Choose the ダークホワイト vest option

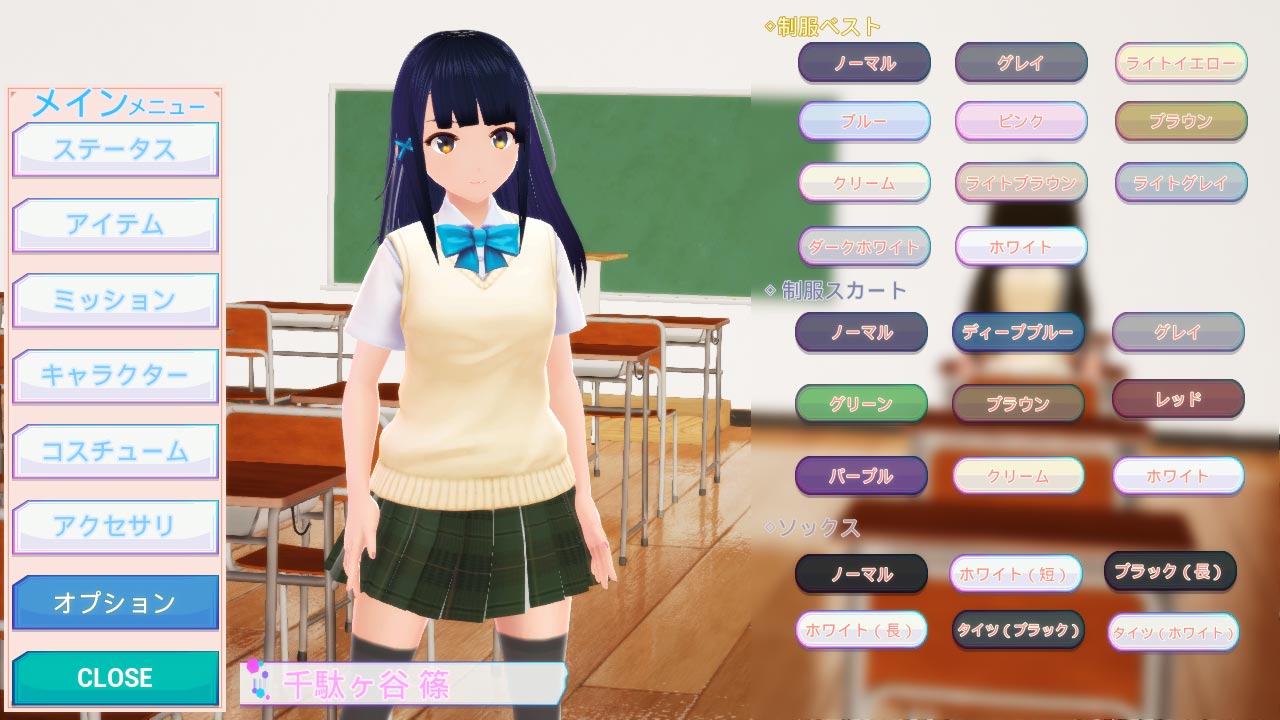(864, 246)
